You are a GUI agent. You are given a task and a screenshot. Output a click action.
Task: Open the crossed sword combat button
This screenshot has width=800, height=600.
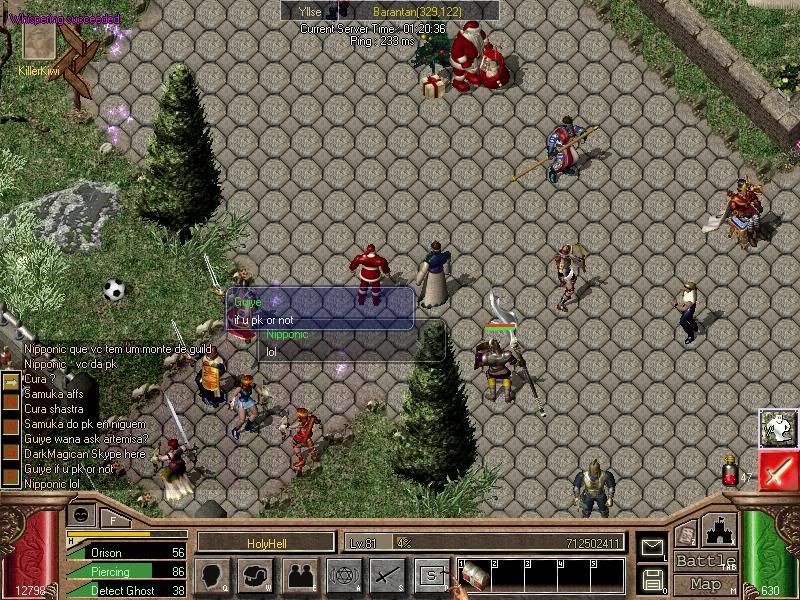coord(386,575)
